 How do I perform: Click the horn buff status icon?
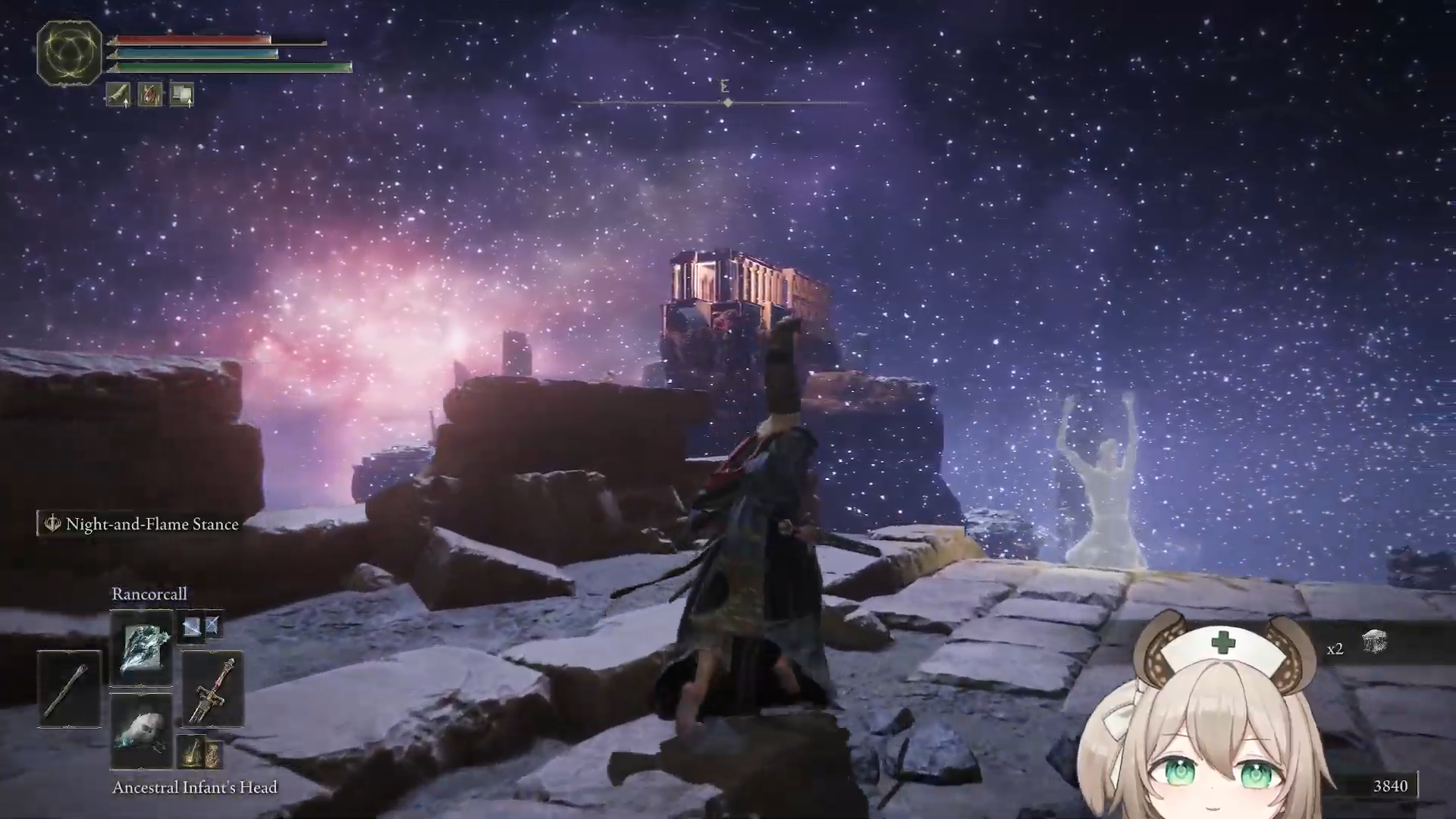(x=118, y=95)
